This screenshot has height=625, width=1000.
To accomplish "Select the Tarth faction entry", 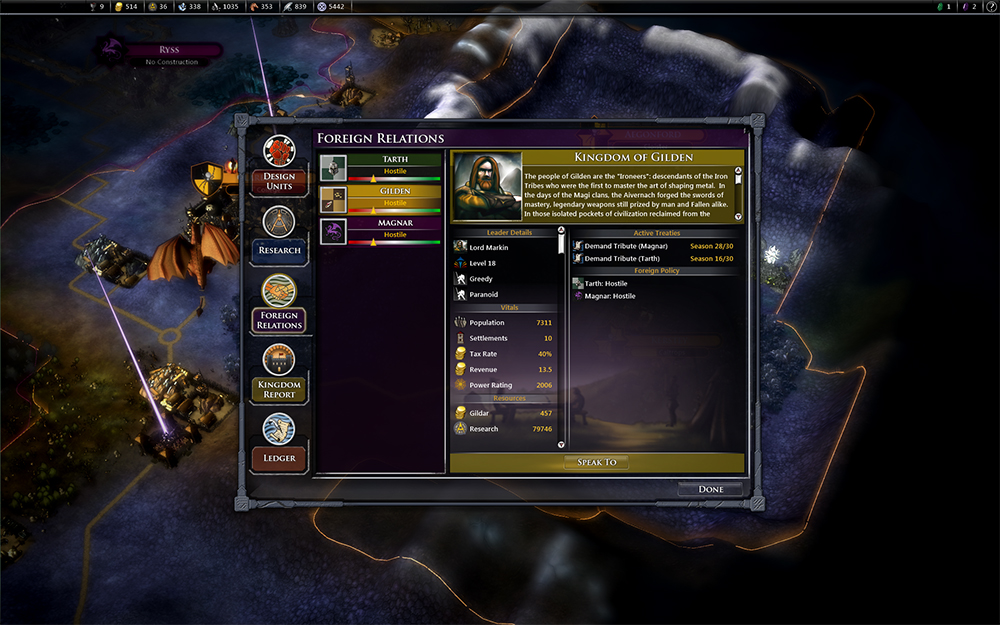I will point(380,167).
